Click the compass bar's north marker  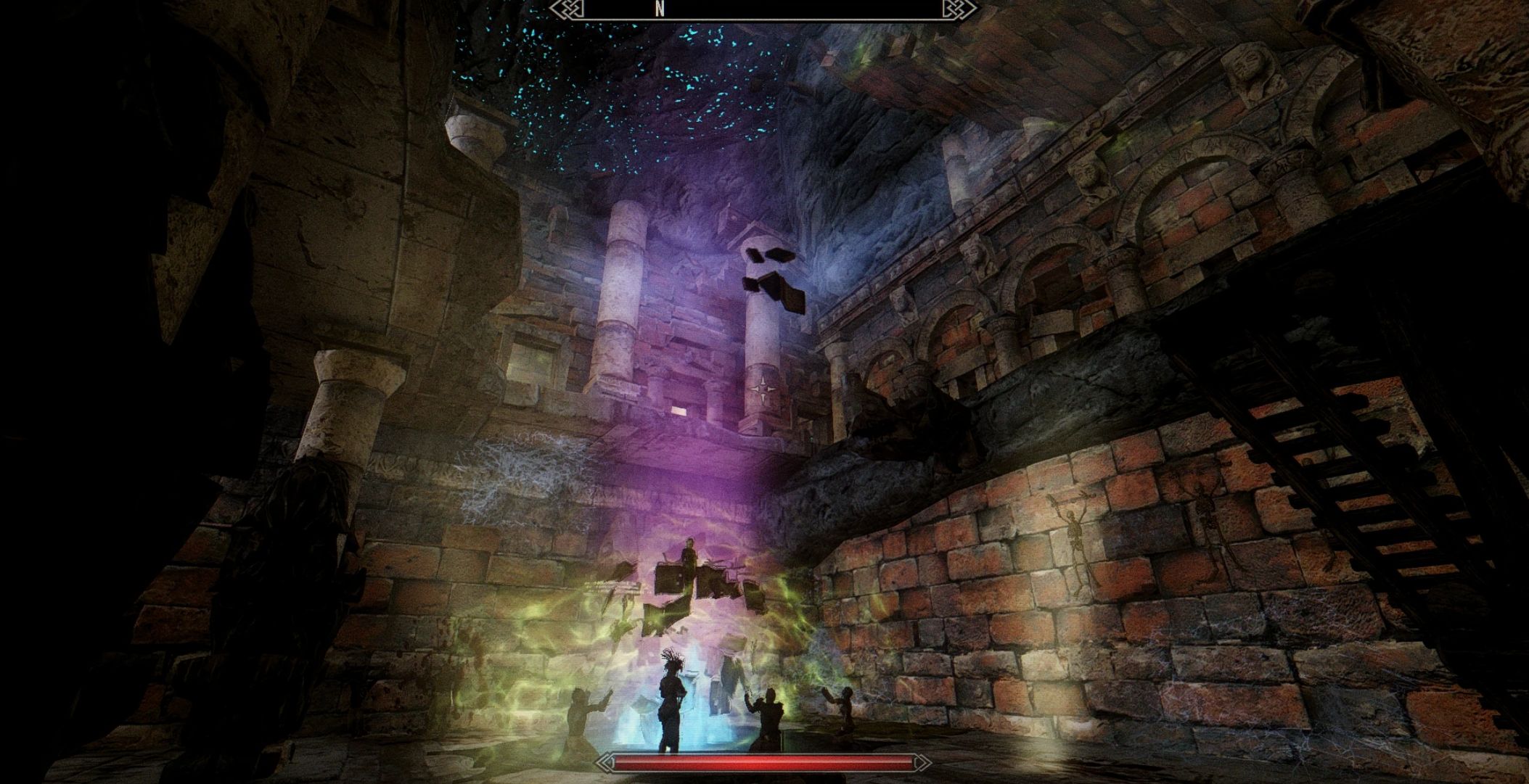pyautogui.click(x=659, y=9)
